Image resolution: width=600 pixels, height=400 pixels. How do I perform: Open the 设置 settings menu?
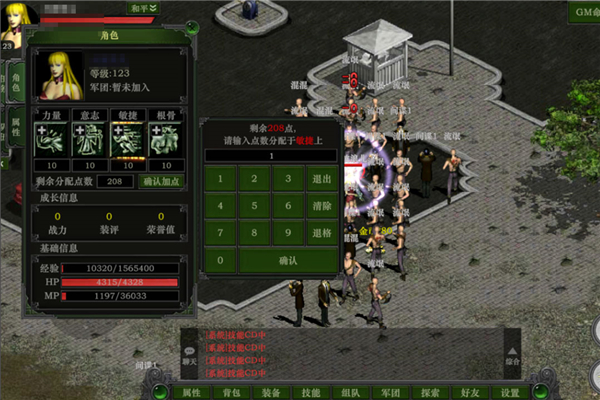pos(510,392)
